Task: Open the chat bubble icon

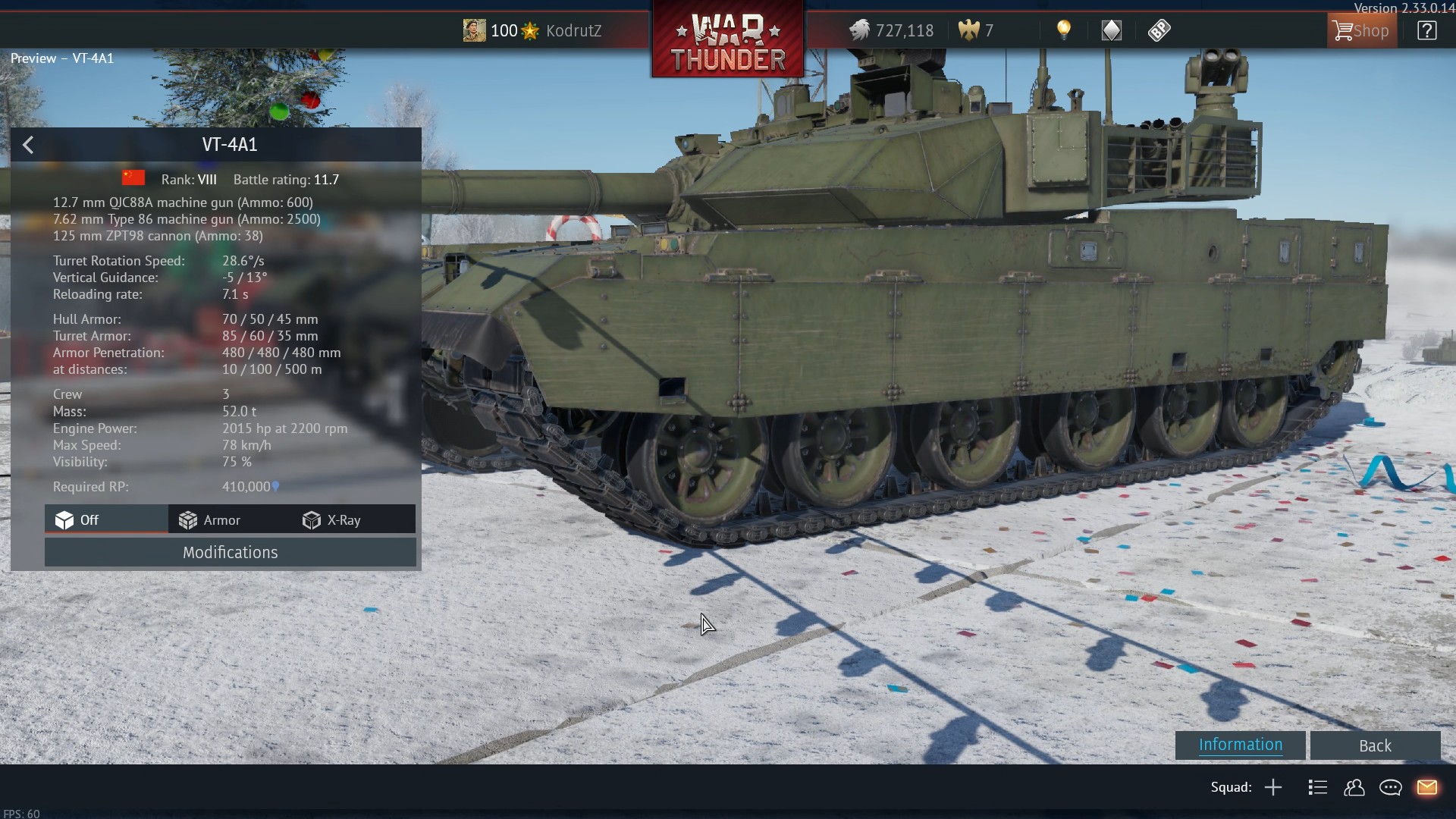Action: coord(1390,787)
